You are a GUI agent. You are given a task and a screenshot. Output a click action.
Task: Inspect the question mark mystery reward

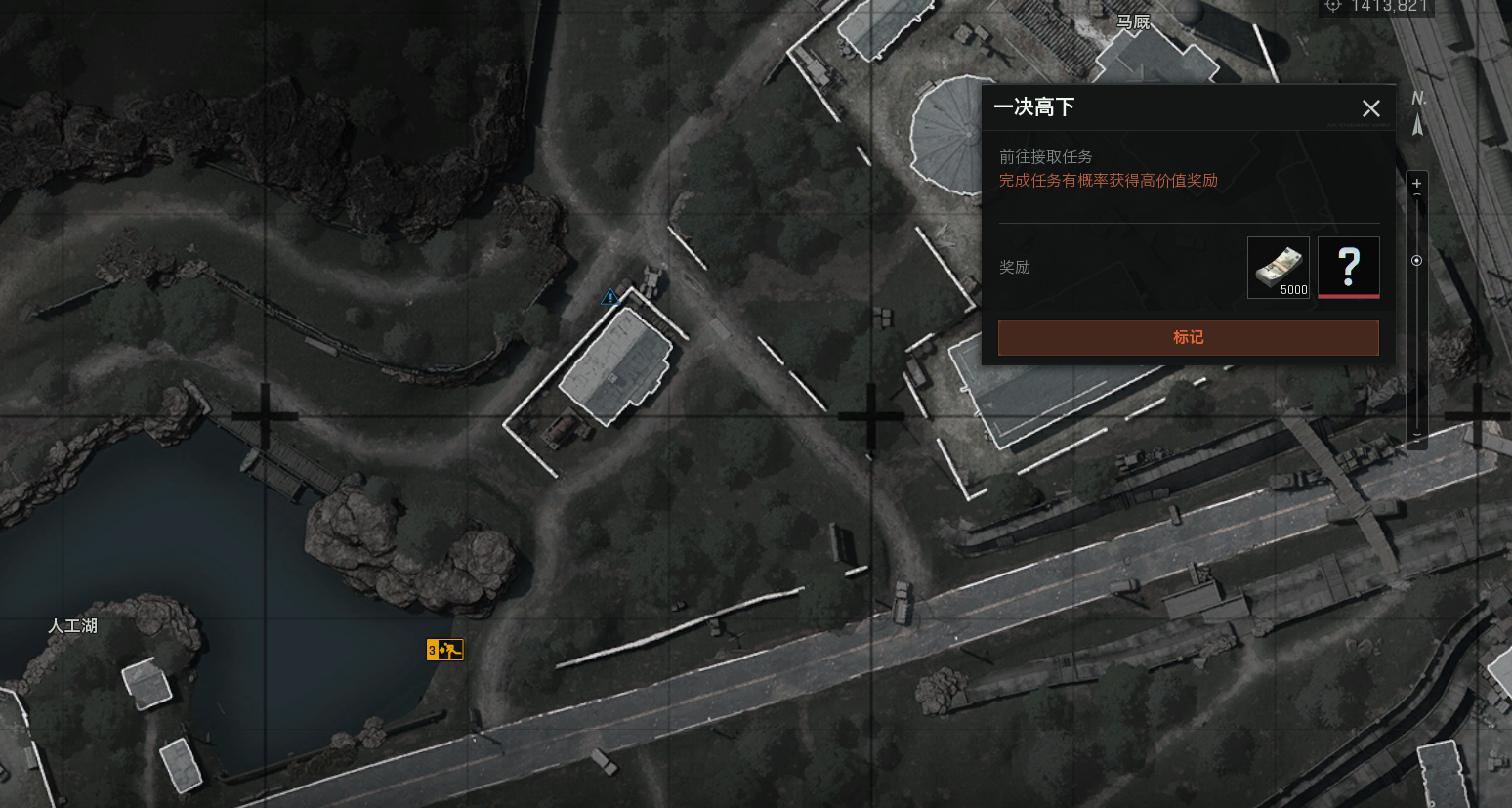click(1348, 267)
